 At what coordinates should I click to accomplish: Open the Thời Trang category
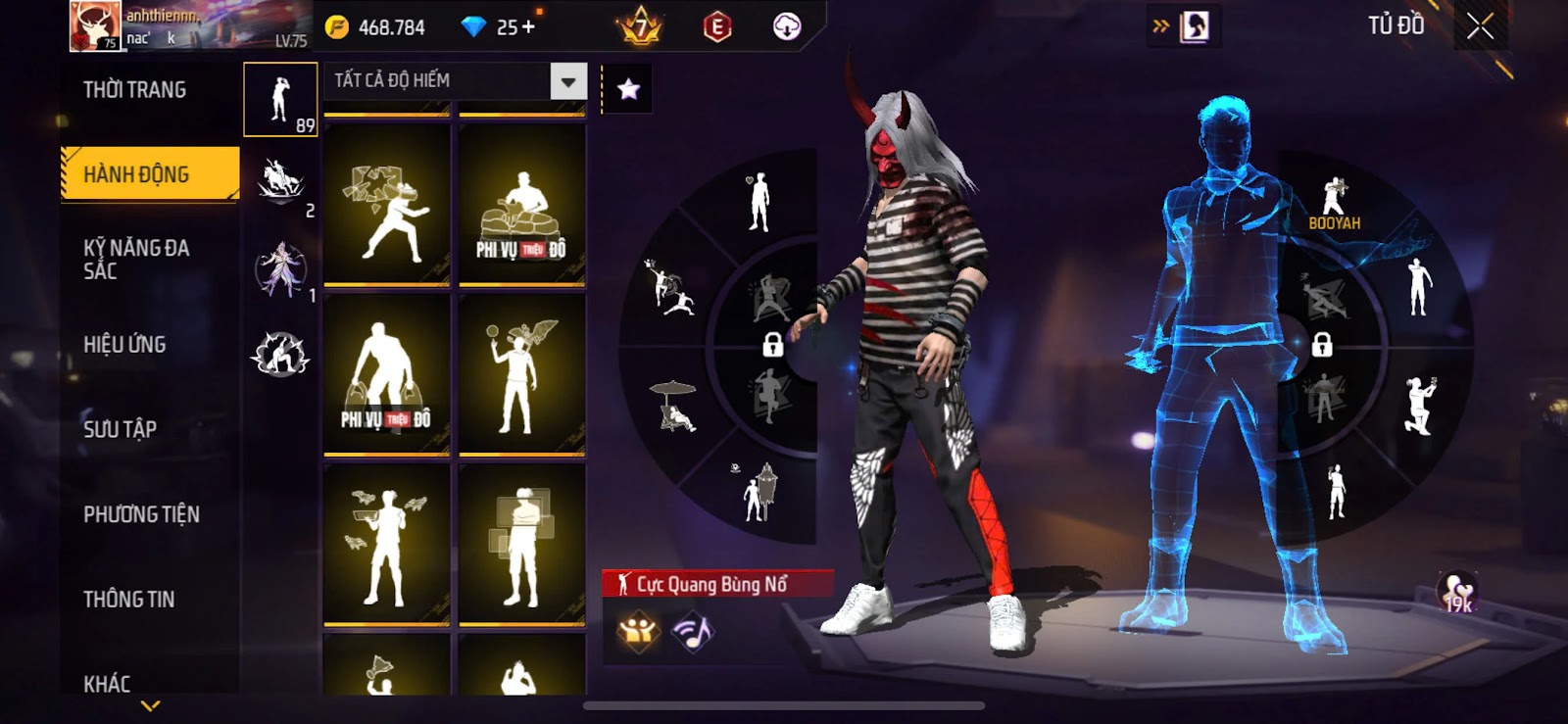click(134, 90)
